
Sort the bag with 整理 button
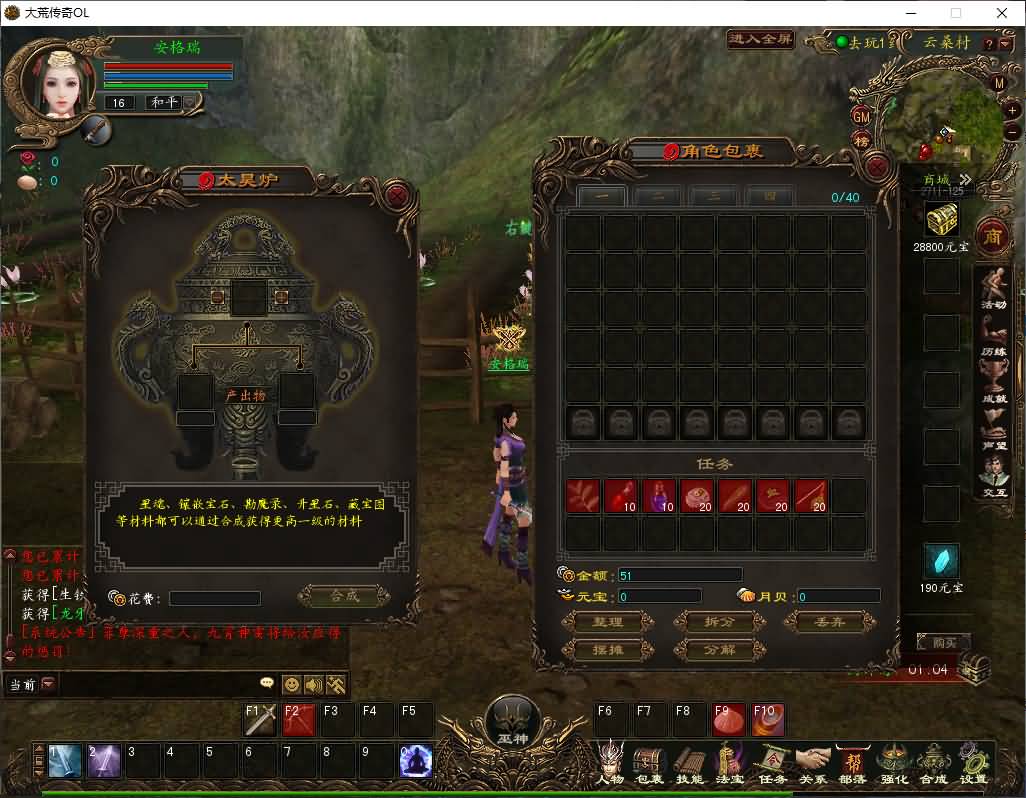tap(608, 622)
